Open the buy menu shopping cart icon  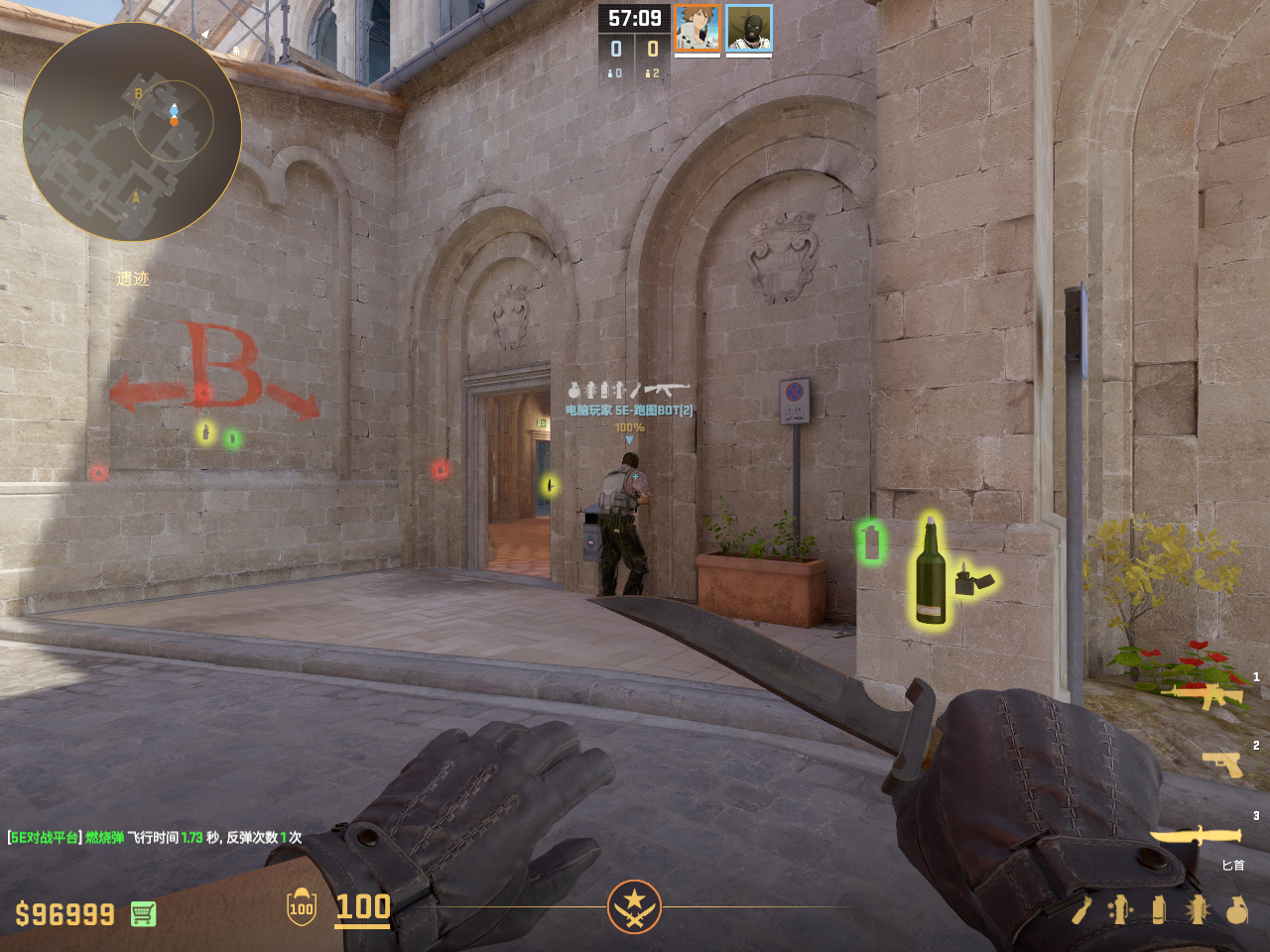[x=143, y=913]
